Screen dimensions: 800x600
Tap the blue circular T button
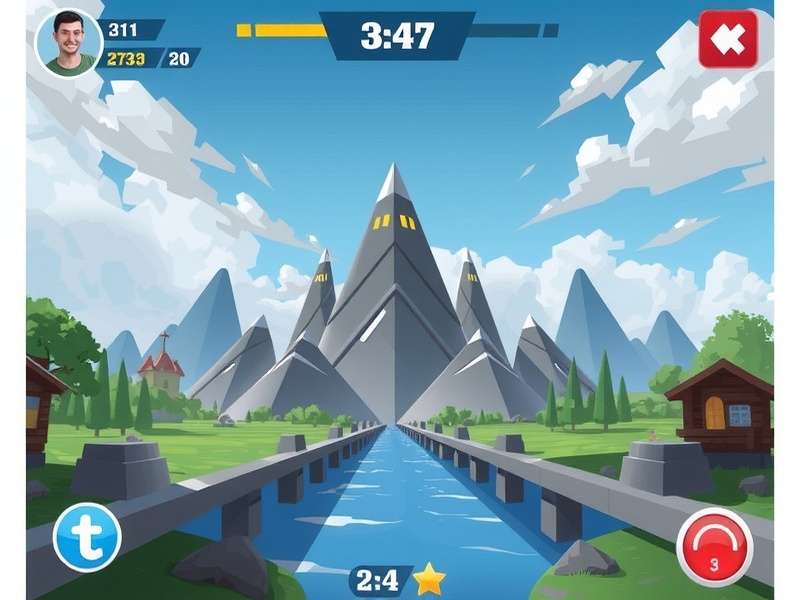87,536
